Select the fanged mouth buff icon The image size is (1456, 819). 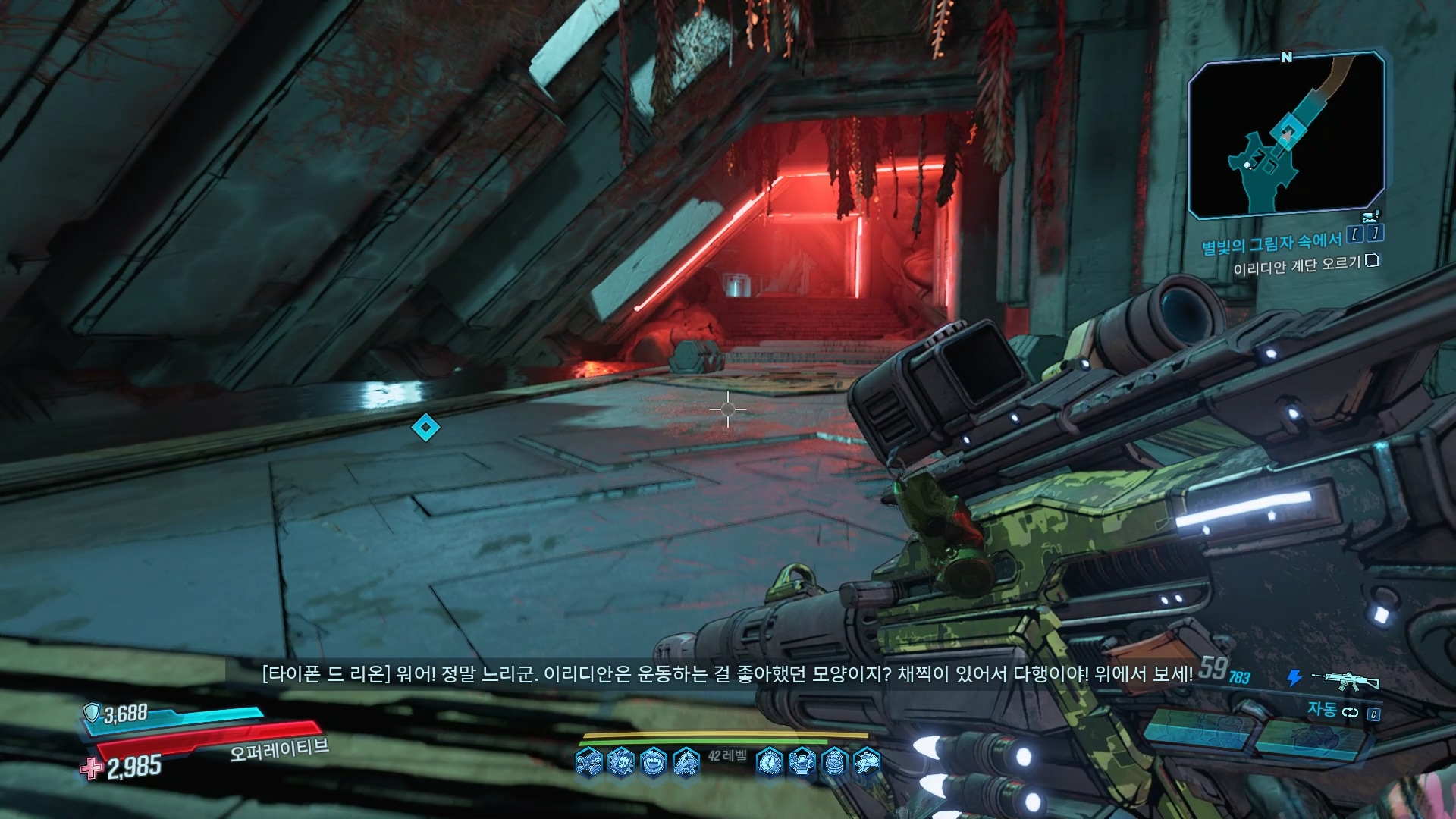pyautogui.click(x=654, y=761)
